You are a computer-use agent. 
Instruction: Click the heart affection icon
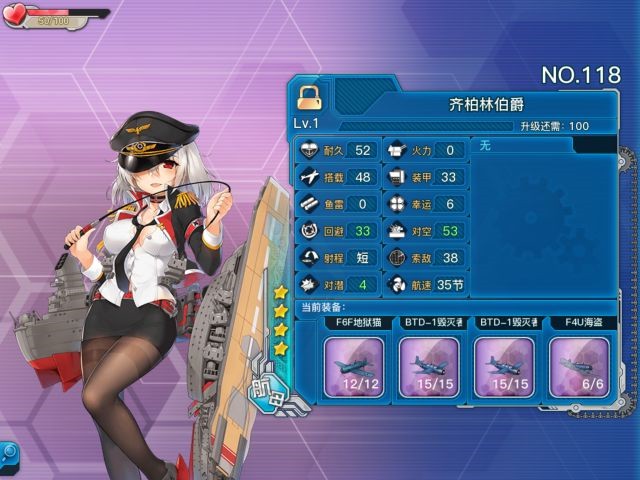pyautogui.click(x=15, y=15)
